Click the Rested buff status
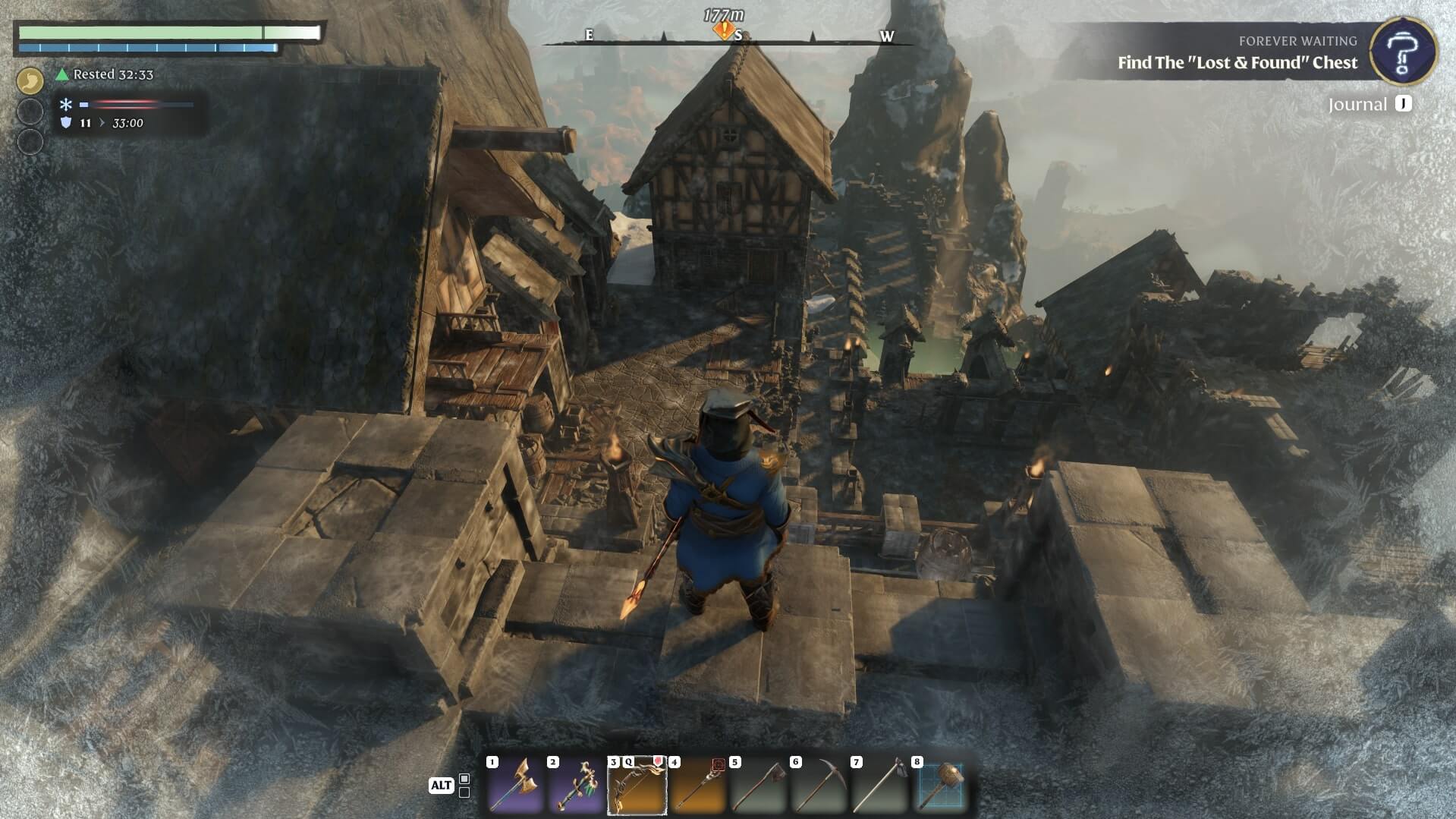This screenshot has height=819, width=1456. [105, 74]
